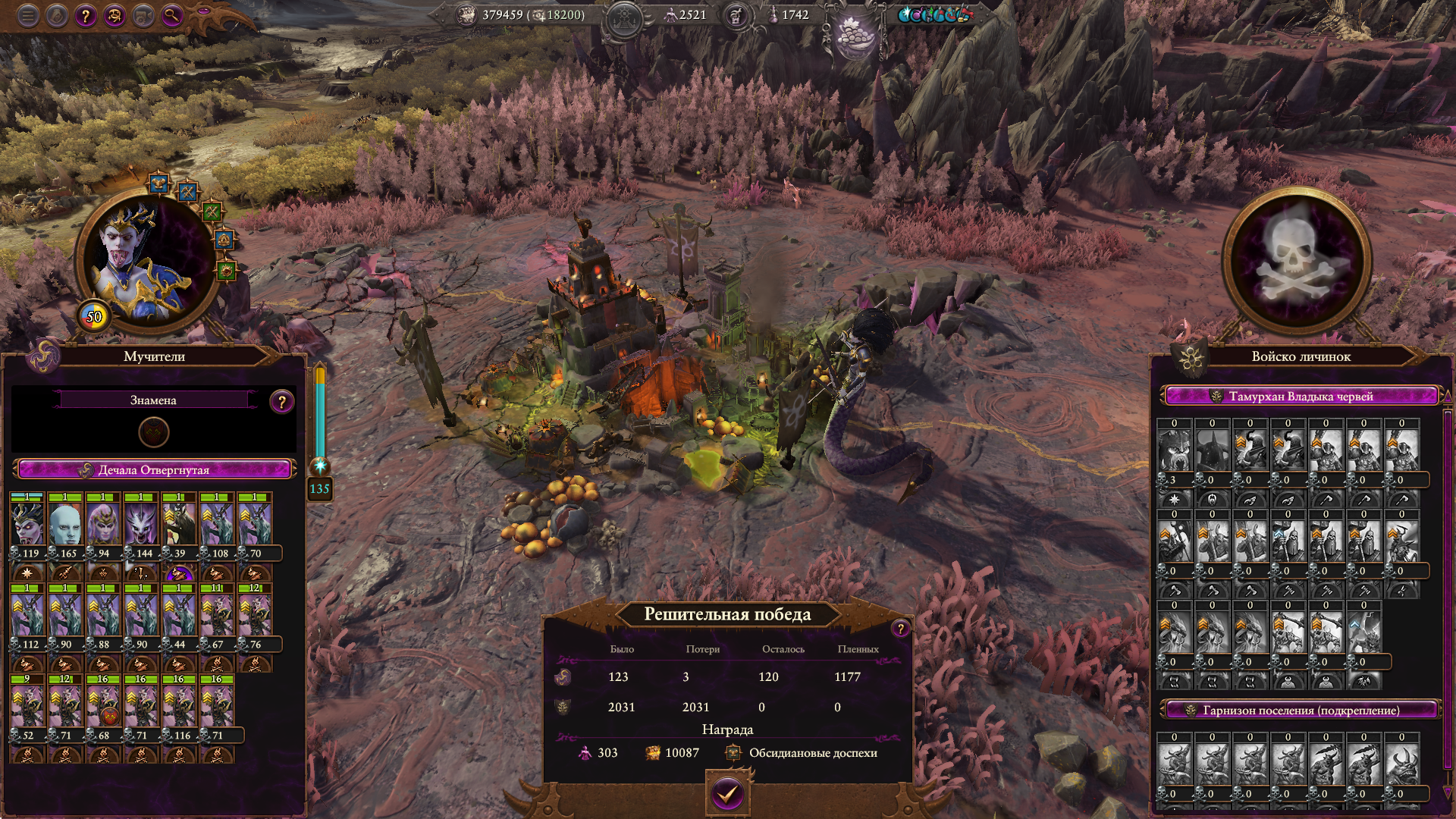Click the Slaanesh symbol button in the top bar
The width and height of the screenshot is (1456, 819).
(x=115, y=15)
